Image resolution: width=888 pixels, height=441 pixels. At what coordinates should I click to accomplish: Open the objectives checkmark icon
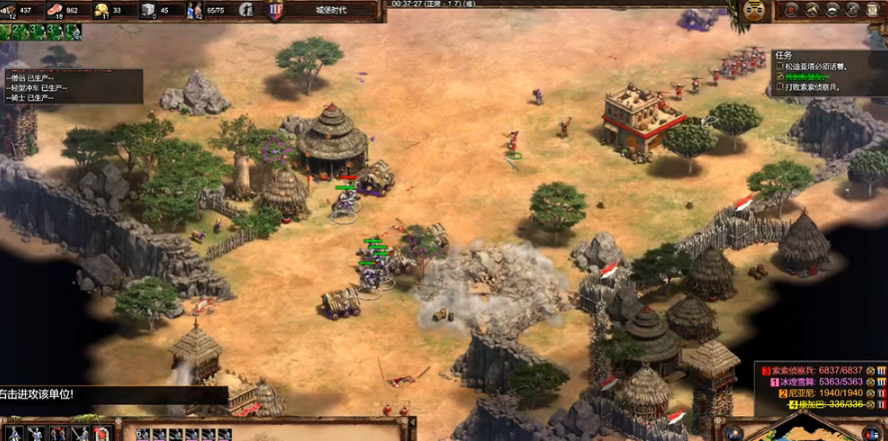(x=791, y=10)
